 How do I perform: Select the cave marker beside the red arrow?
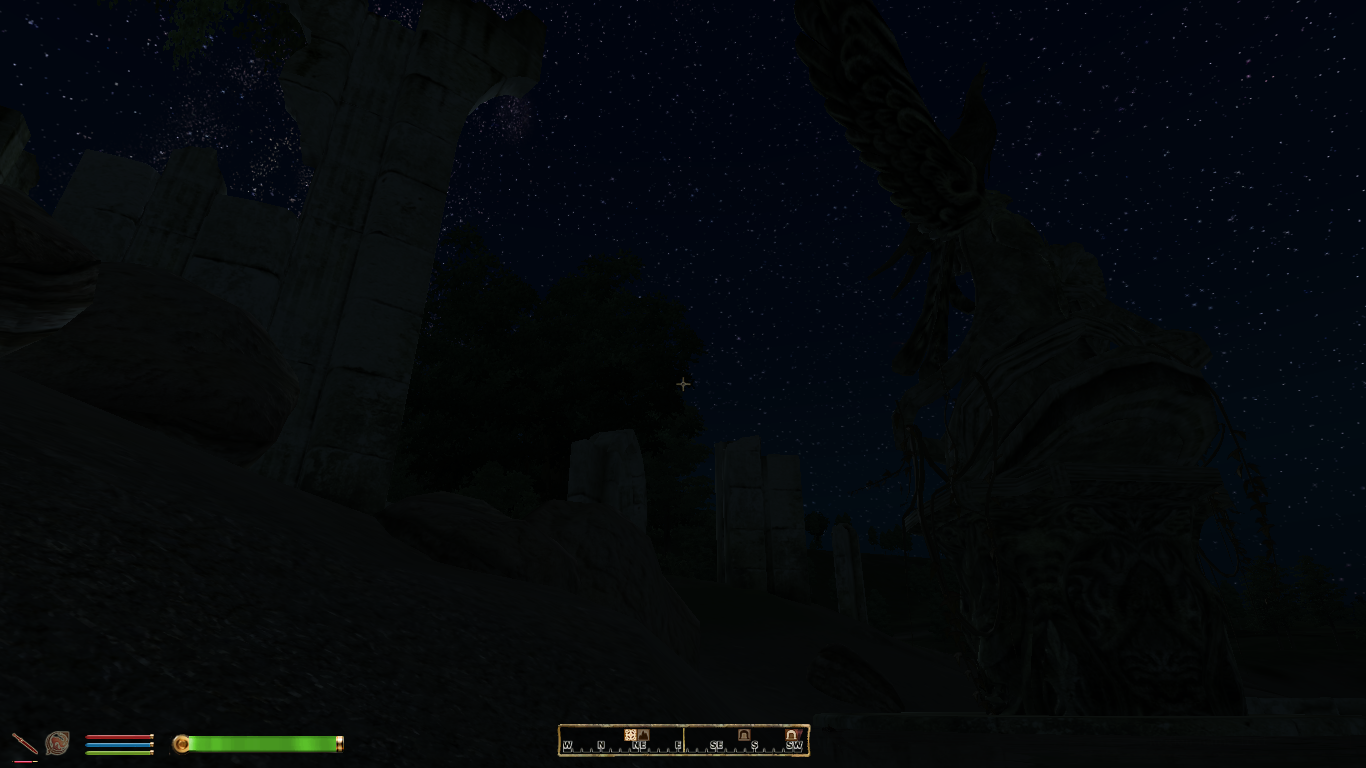pyautogui.click(x=791, y=735)
